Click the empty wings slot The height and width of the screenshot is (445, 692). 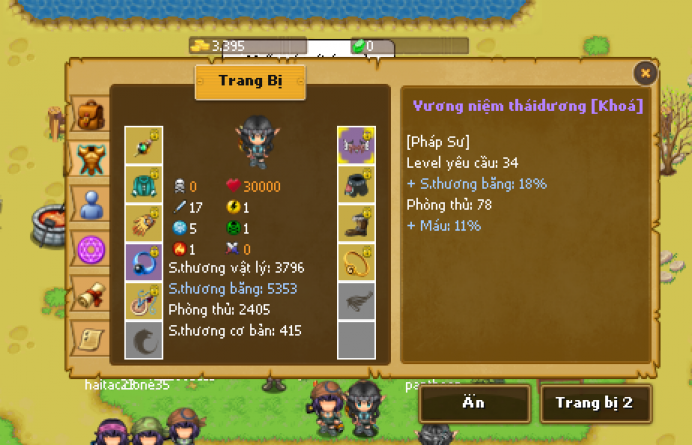[356, 301]
